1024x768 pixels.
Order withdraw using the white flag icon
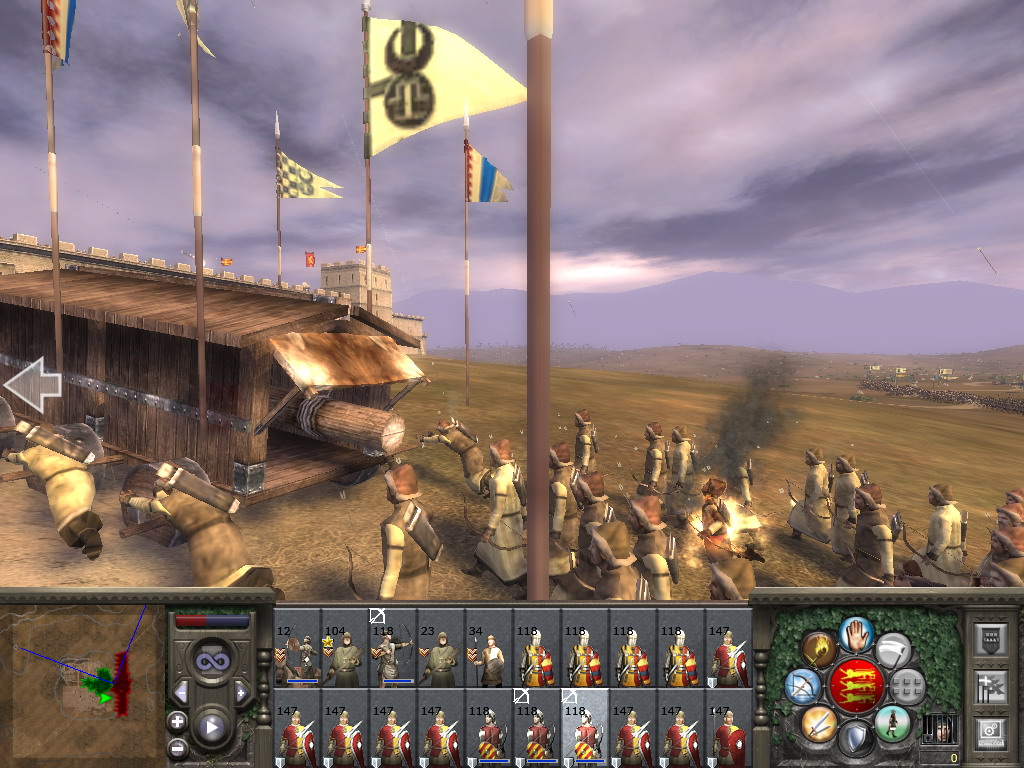click(x=893, y=649)
